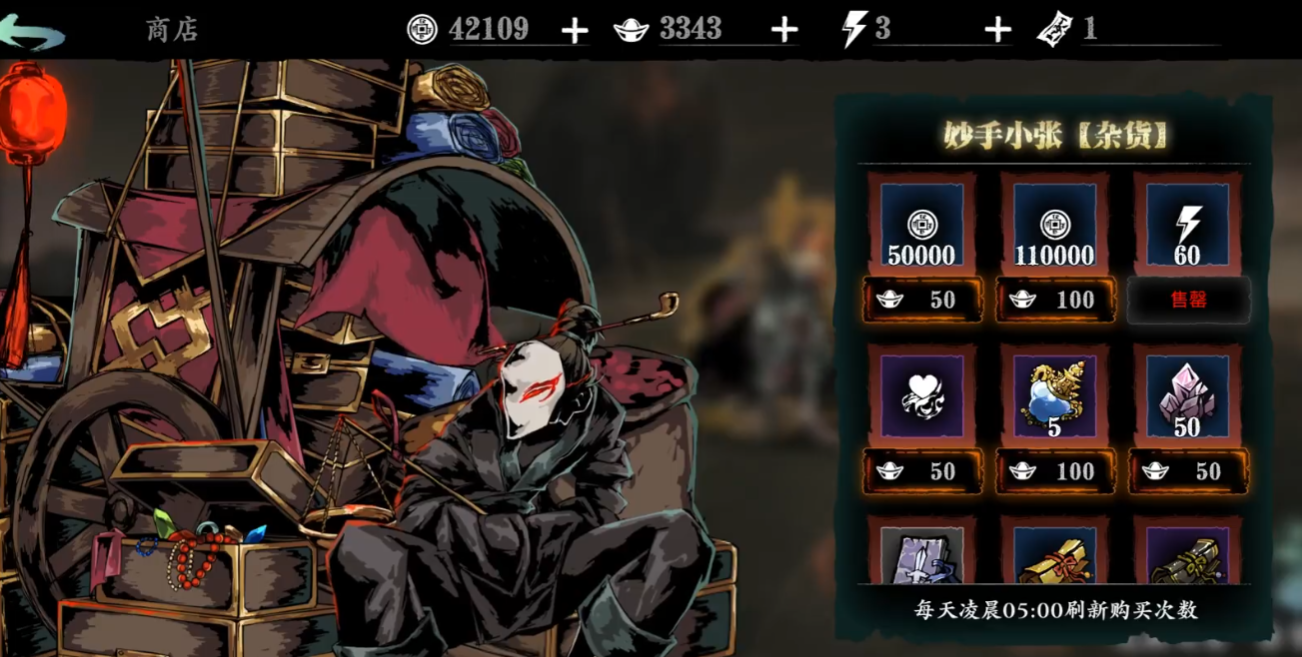Viewport: 1302px width, 657px height.
Task: Buy the 50000 coins for 50 ingots
Action: (x=922, y=300)
